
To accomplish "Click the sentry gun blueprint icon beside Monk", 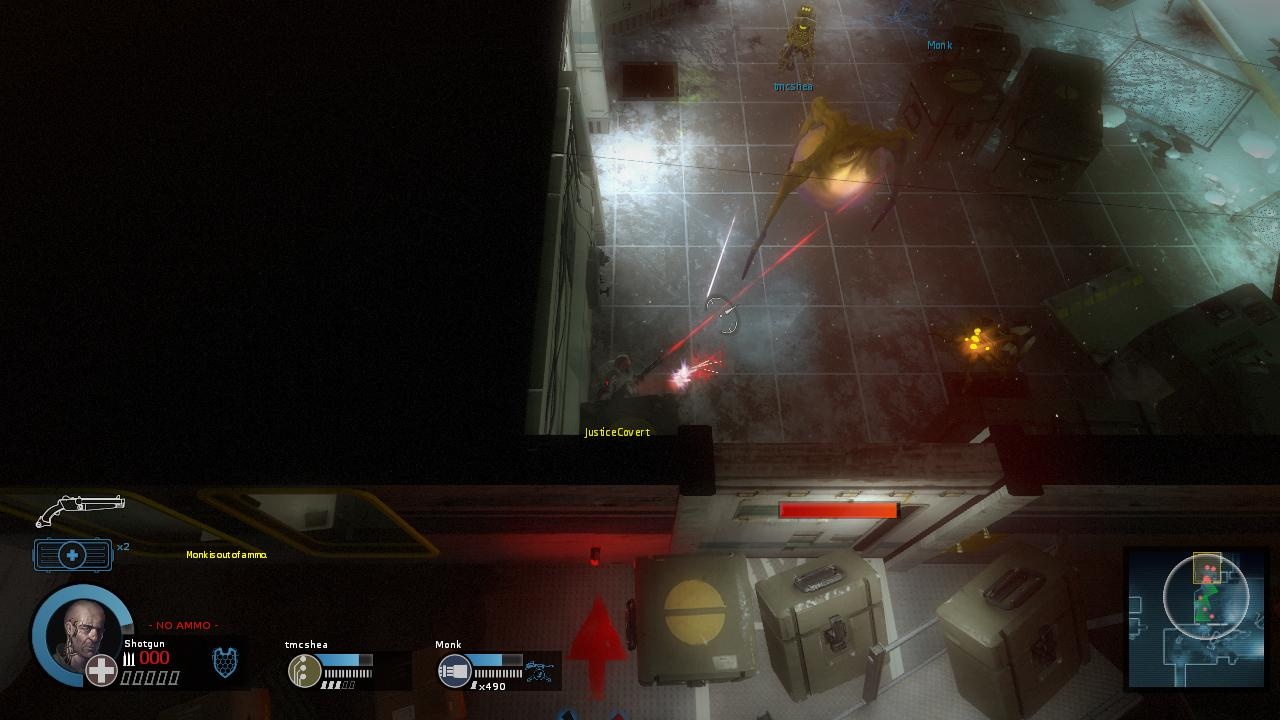I will point(538,668).
